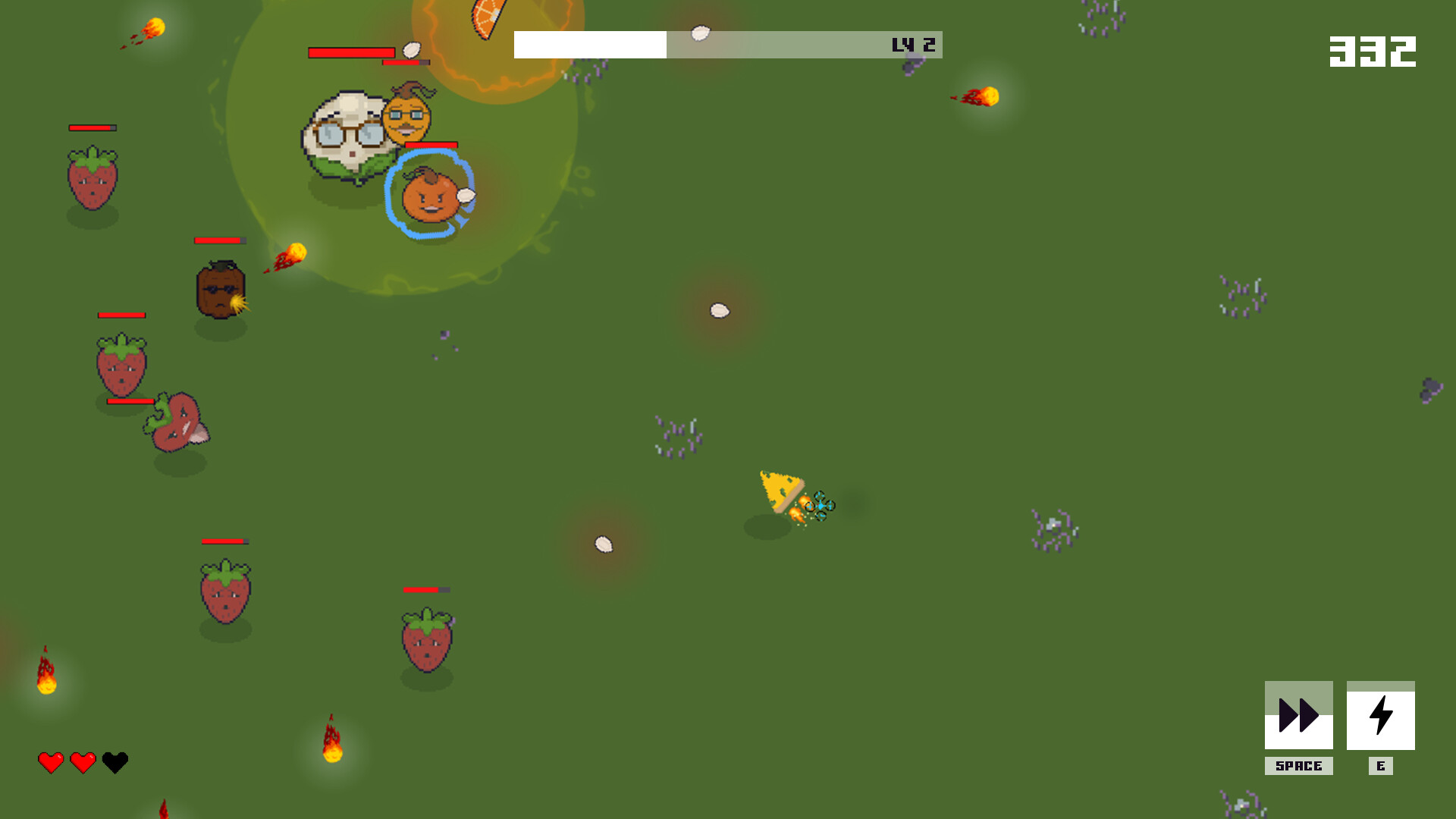The image size is (1456, 819).
Task: Click the second red heart icon
Action: coord(82,761)
